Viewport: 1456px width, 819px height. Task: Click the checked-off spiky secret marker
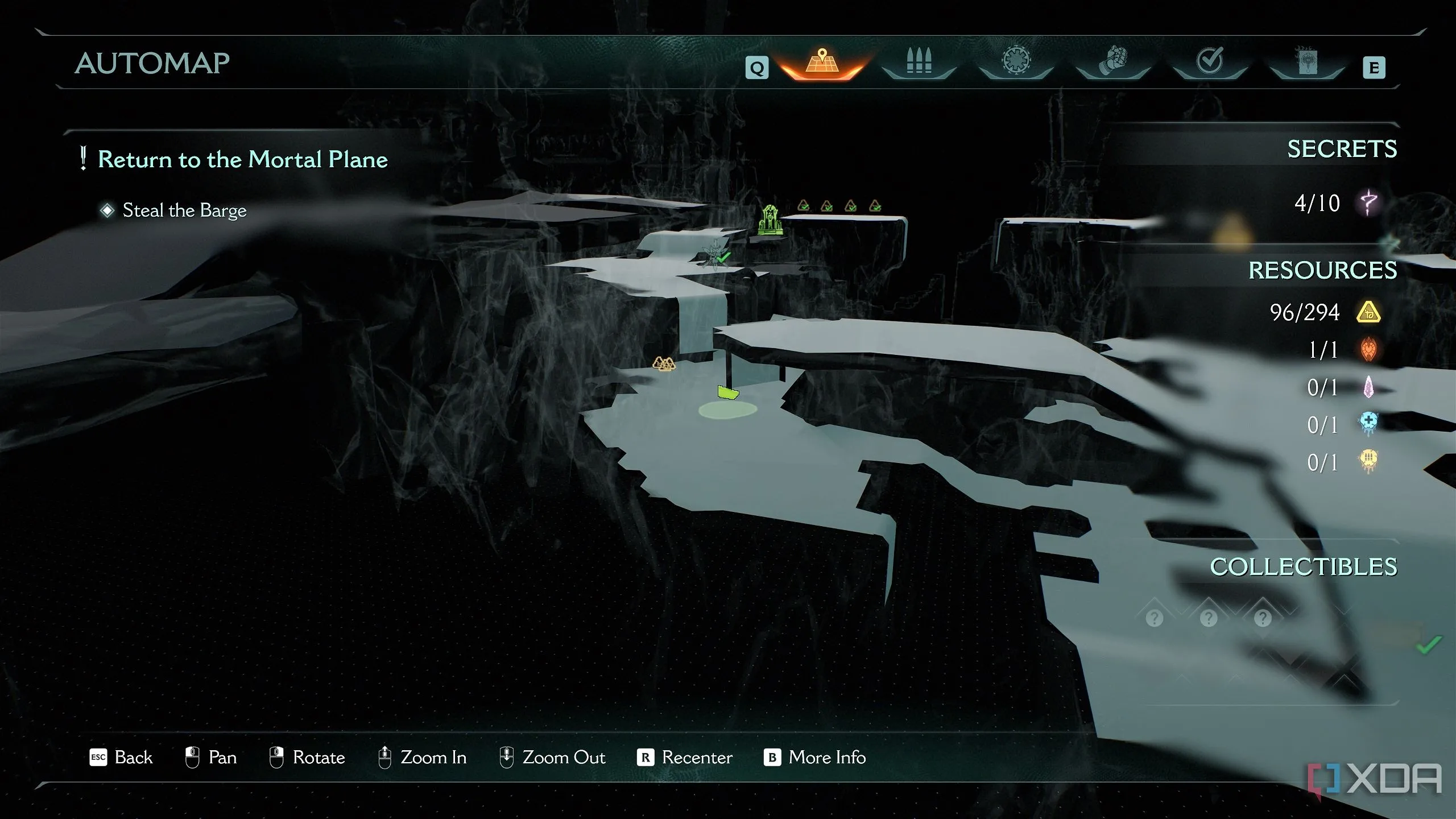click(714, 254)
